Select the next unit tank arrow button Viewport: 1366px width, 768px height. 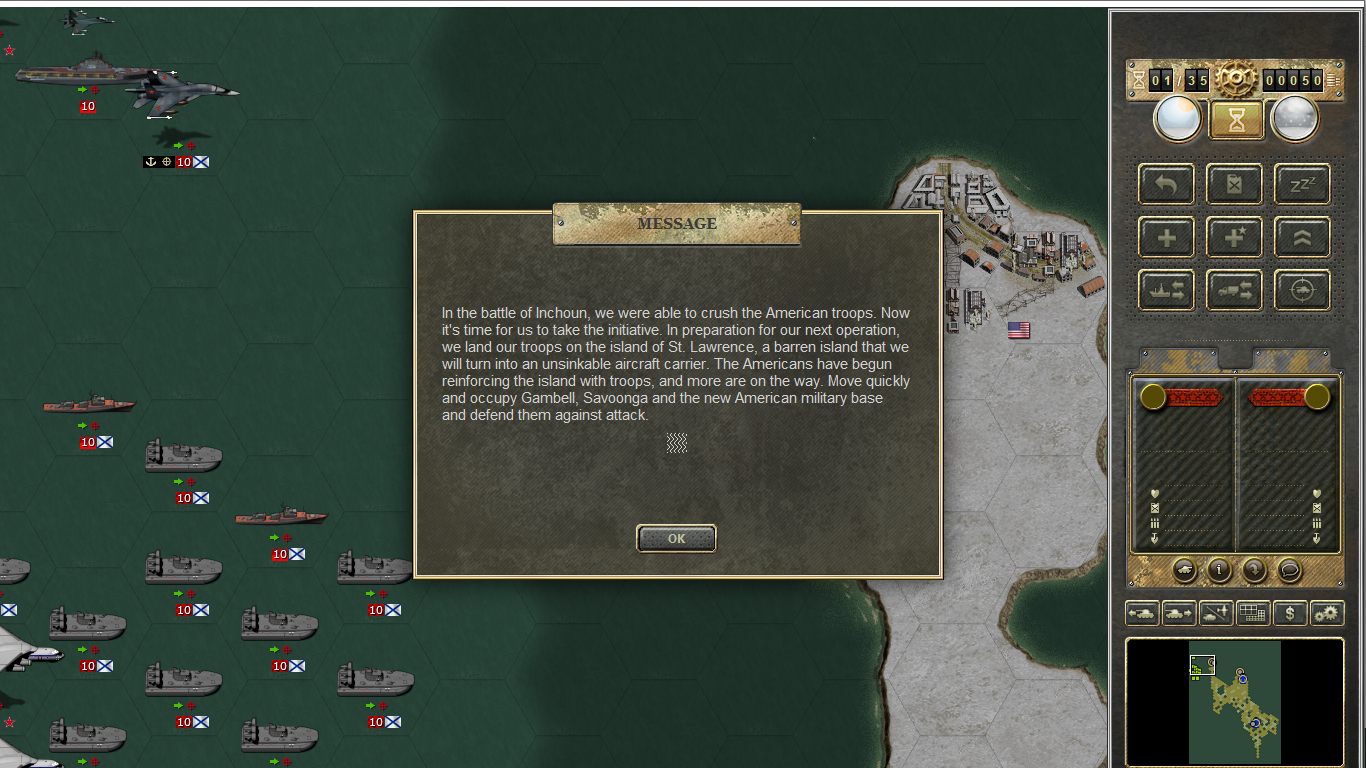point(1179,613)
